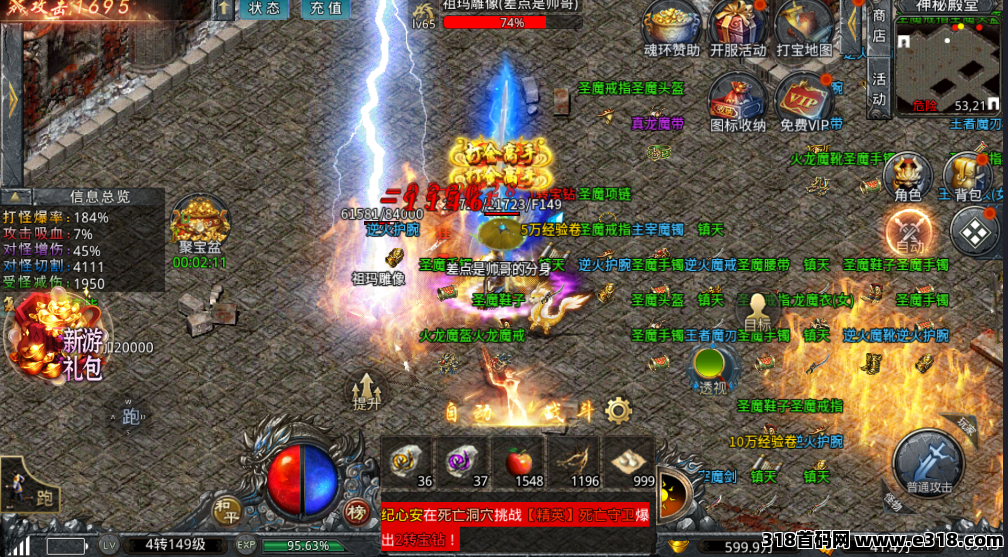Viewport: 1008px width, 557px height.
Task: Activate the 透视 see-through skill
Action: (x=712, y=368)
